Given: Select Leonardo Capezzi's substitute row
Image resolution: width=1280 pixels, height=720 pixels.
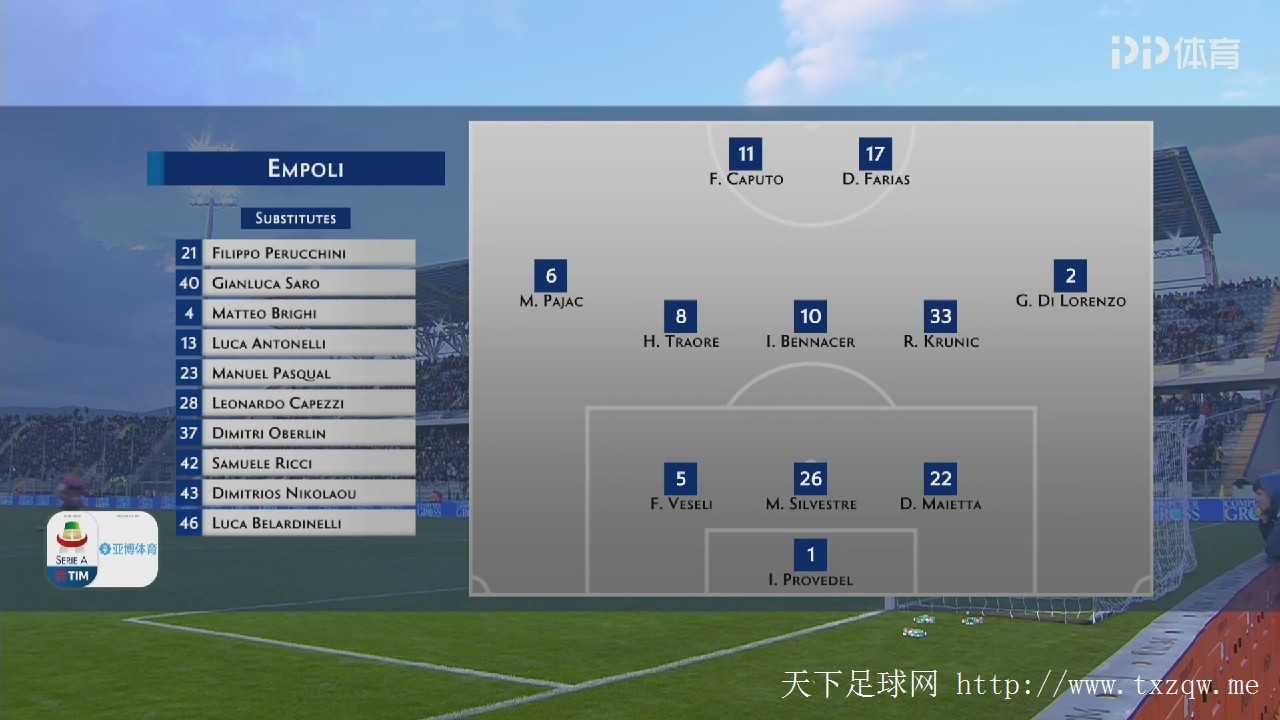Looking at the screenshot, I should pos(296,403).
